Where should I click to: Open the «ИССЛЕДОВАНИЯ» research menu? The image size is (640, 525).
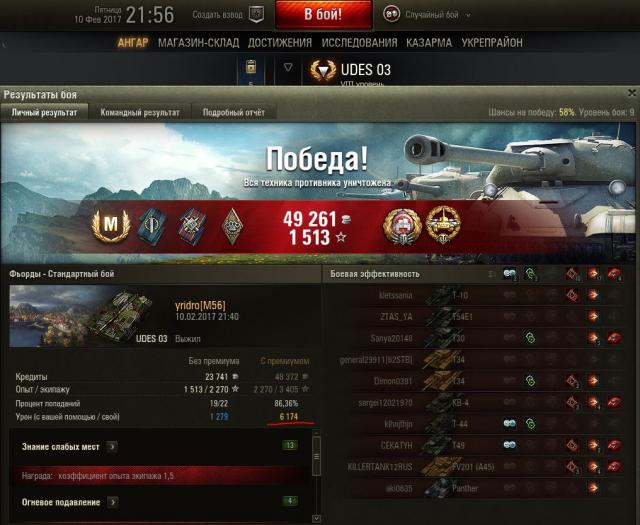point(359,43)
